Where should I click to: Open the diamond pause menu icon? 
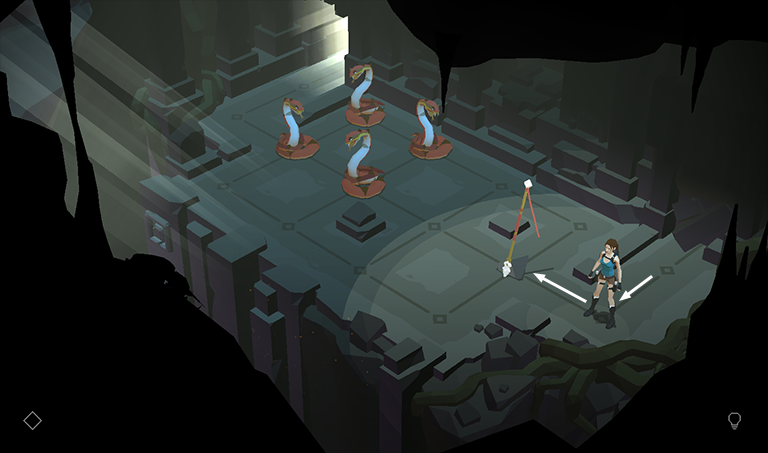32,420
